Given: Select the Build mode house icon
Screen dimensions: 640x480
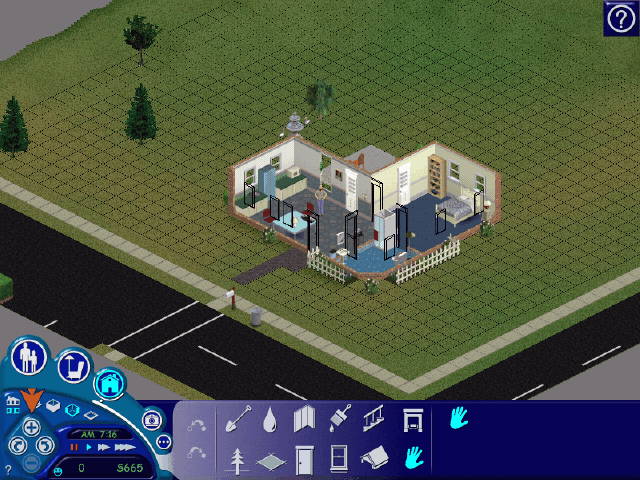Looking at the screenshot, I should (109, 382).
